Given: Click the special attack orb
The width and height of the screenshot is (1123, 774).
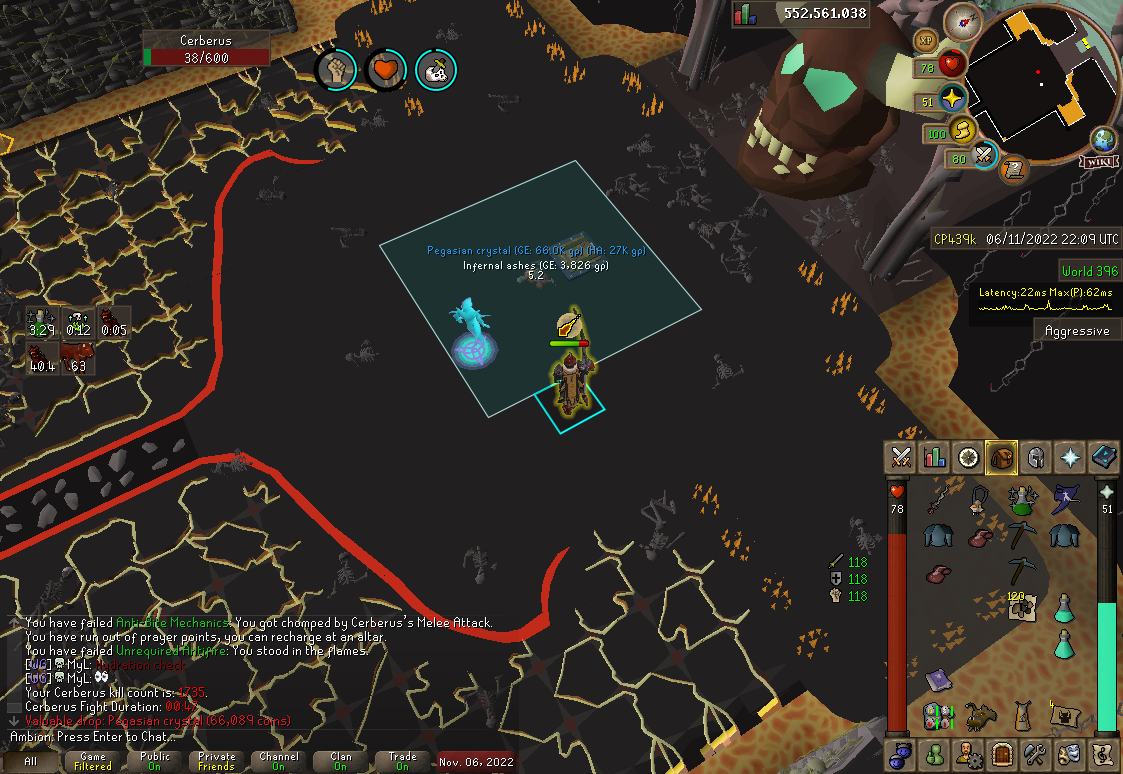Looking at the screenshot, I should click(x=984, y=155).
